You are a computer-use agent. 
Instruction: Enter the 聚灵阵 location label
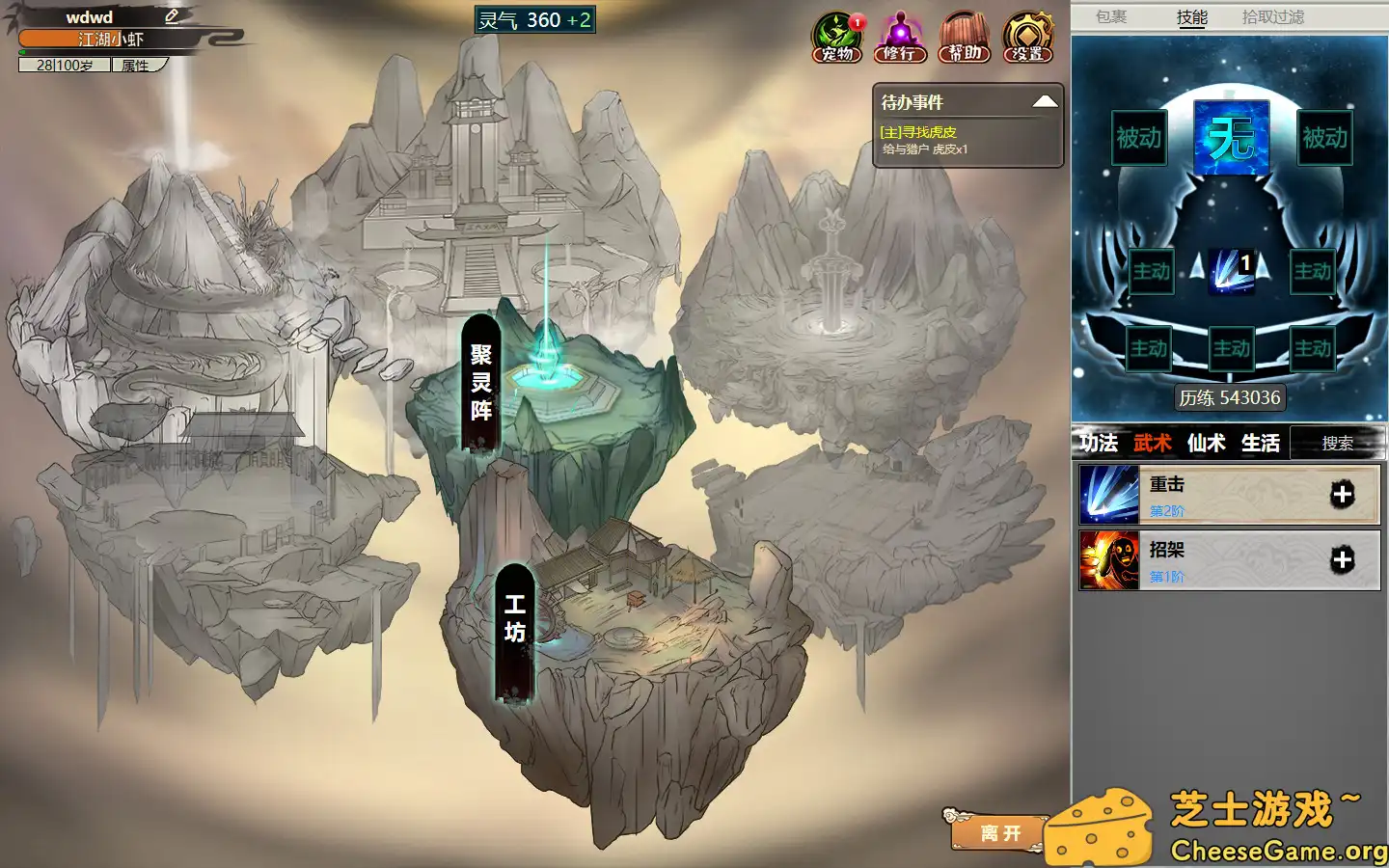point(481,383)
